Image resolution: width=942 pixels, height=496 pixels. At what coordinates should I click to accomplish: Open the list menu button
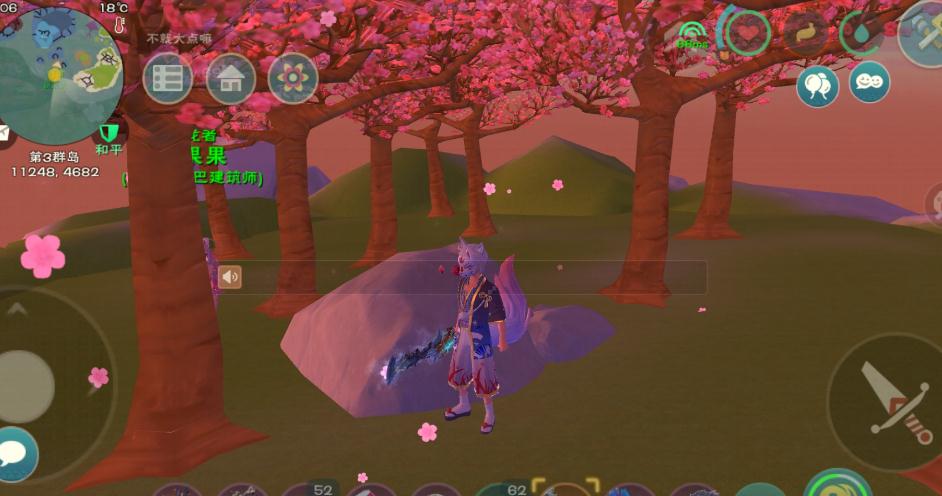[168, 79]
